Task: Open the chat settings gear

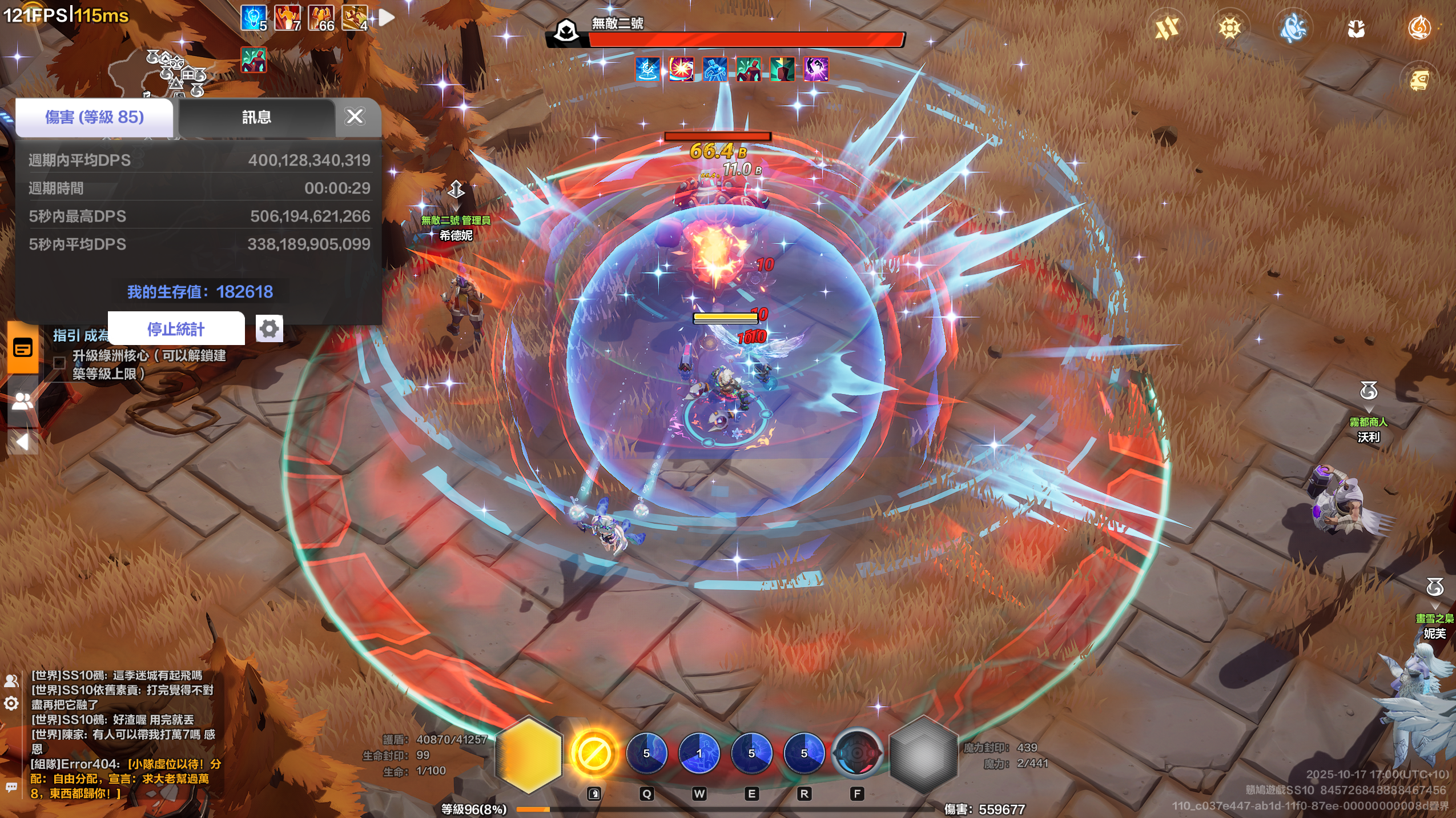Action: 11,703
